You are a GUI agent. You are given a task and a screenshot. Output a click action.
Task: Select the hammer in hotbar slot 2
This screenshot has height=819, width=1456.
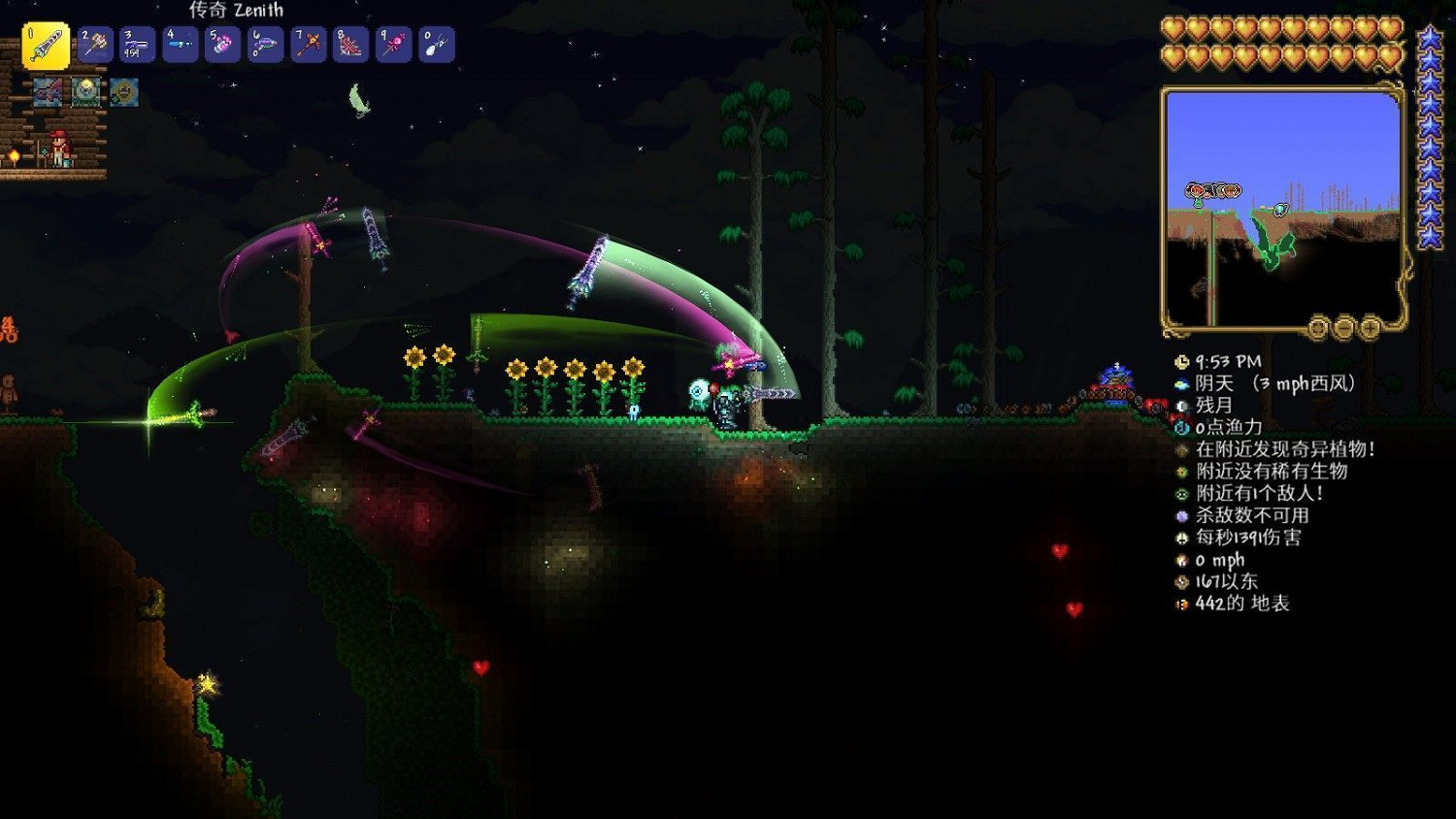(x=94, y=44)
